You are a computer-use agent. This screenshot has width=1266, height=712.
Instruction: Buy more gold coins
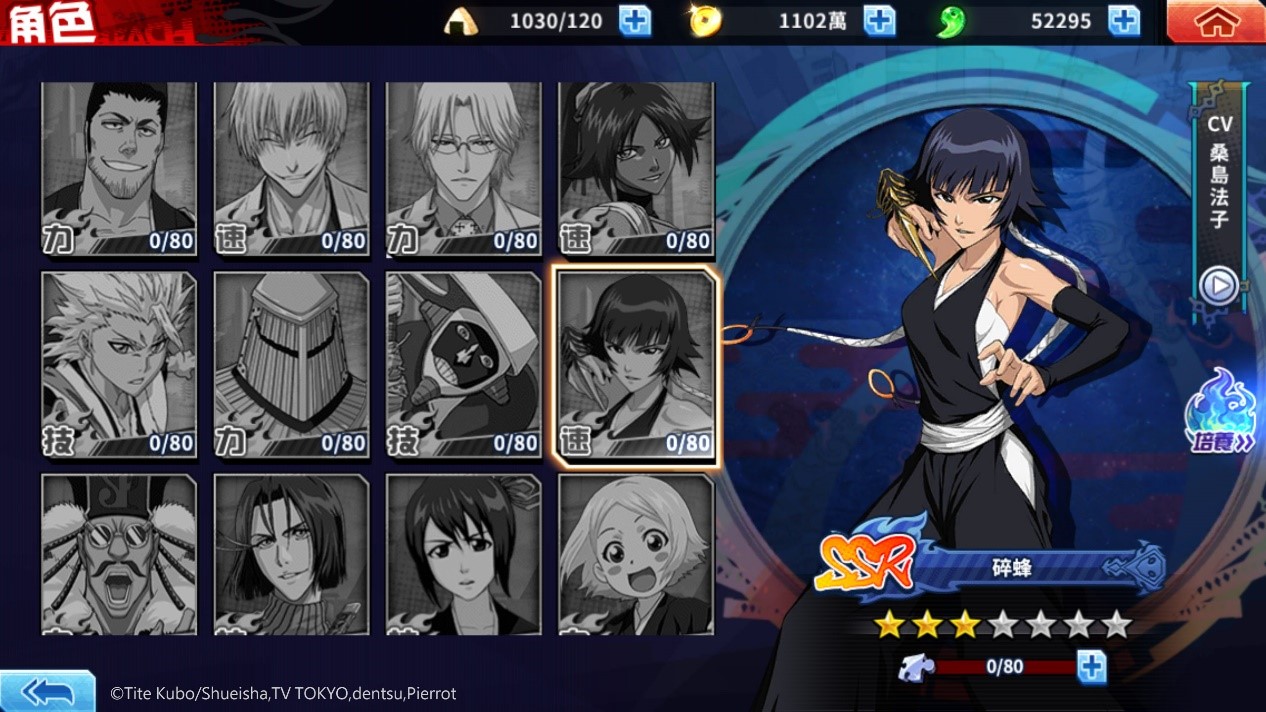click(879, 21)
